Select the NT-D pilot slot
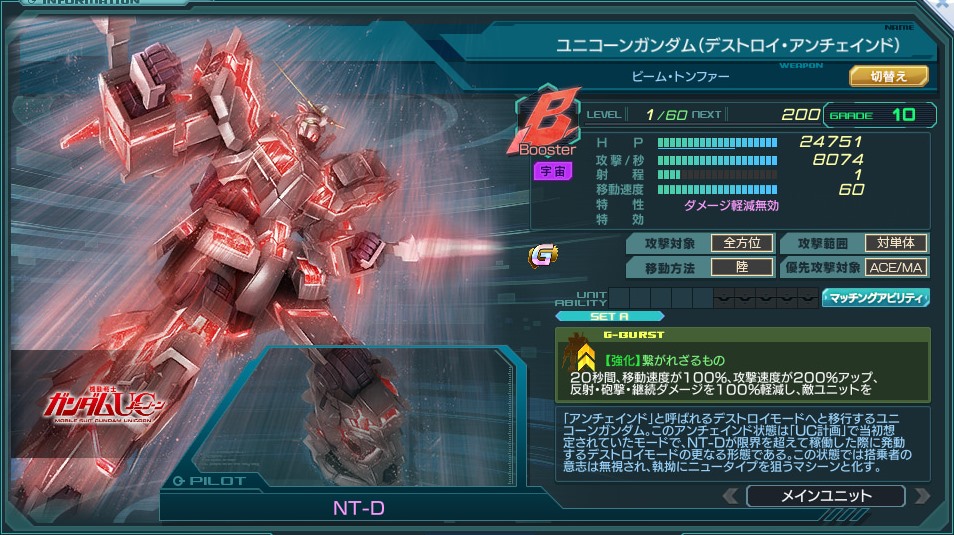This screenshot has width=954, height=535. (x=358, y=508)
